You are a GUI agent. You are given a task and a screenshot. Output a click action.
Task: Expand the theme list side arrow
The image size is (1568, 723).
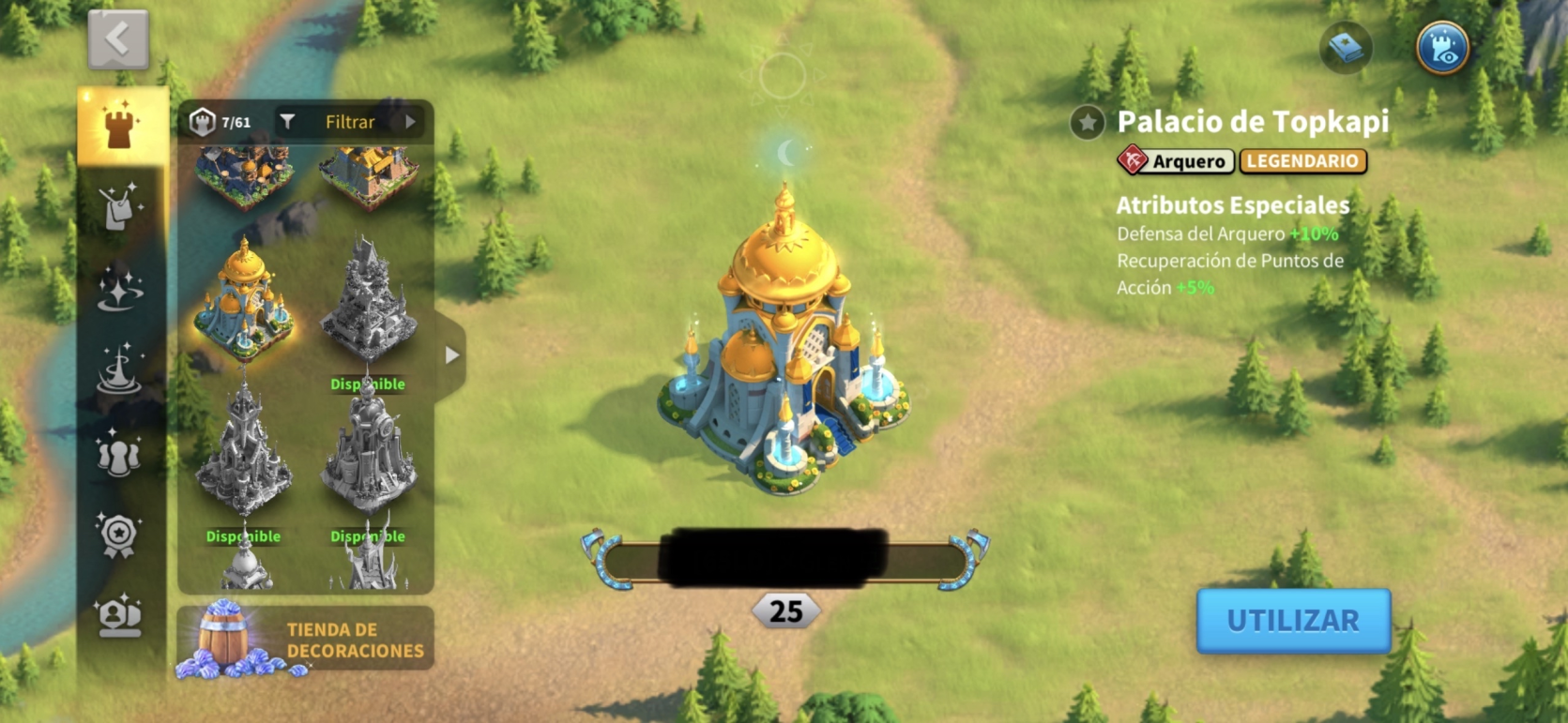[x=452, y=355]
